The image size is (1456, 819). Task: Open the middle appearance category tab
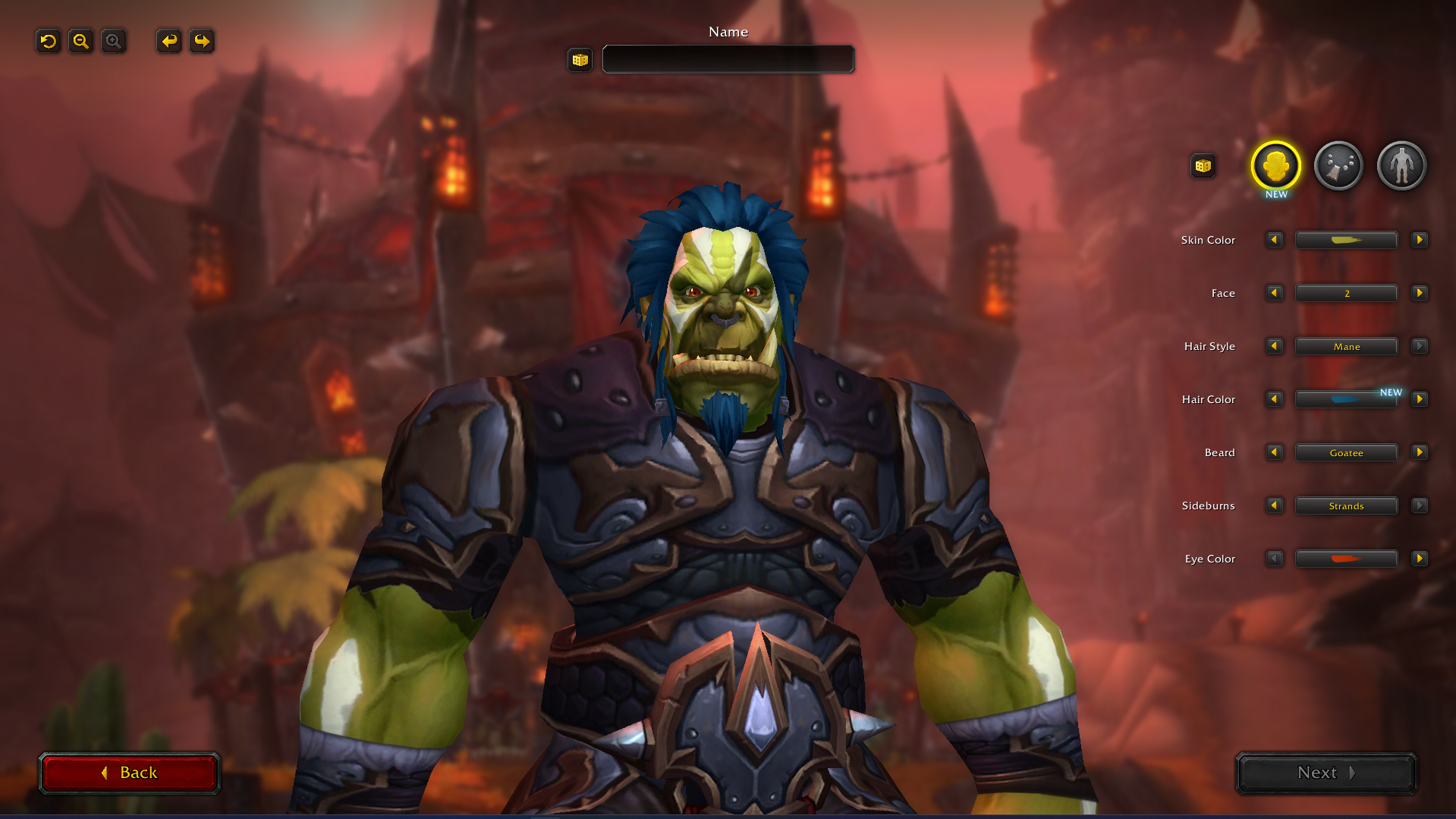(x=1338, y=165)
